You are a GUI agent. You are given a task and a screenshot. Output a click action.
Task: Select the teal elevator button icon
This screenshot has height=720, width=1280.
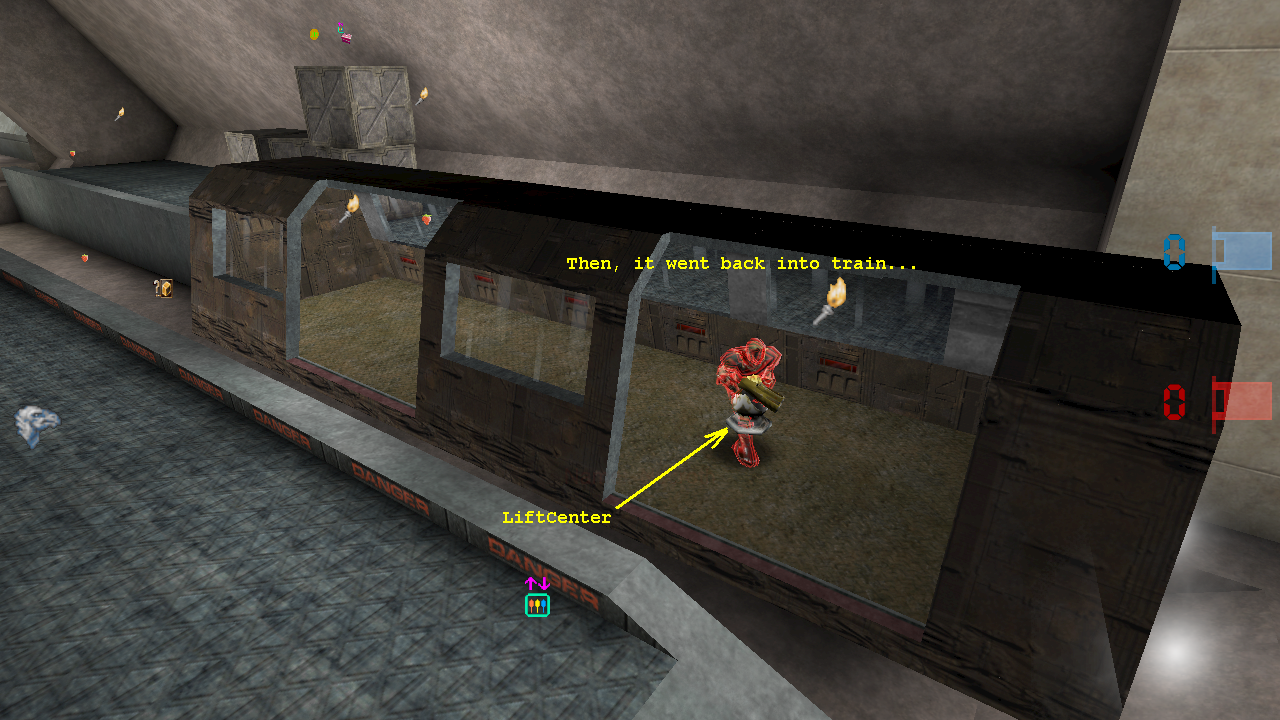pyautogui.click(x=537, y=603)
